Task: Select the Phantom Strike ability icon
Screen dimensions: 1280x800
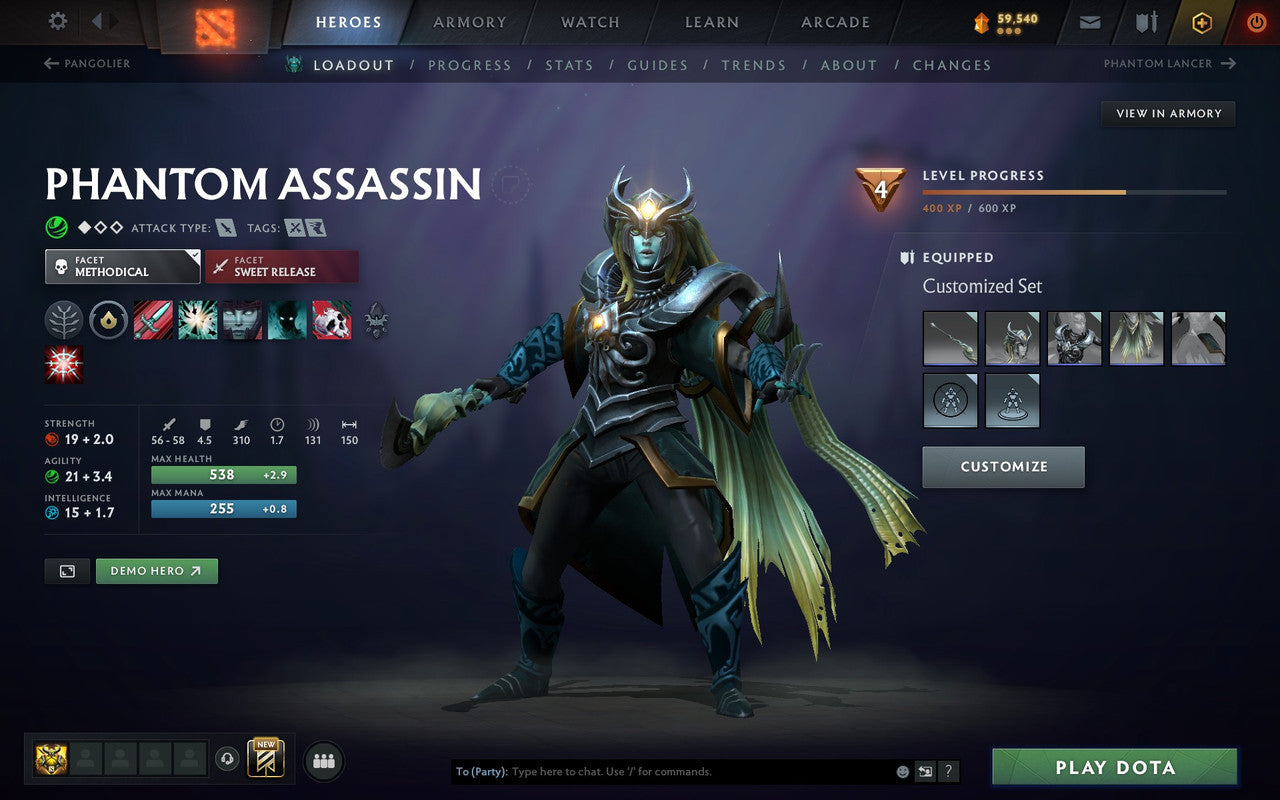Action: pos(198,320)
